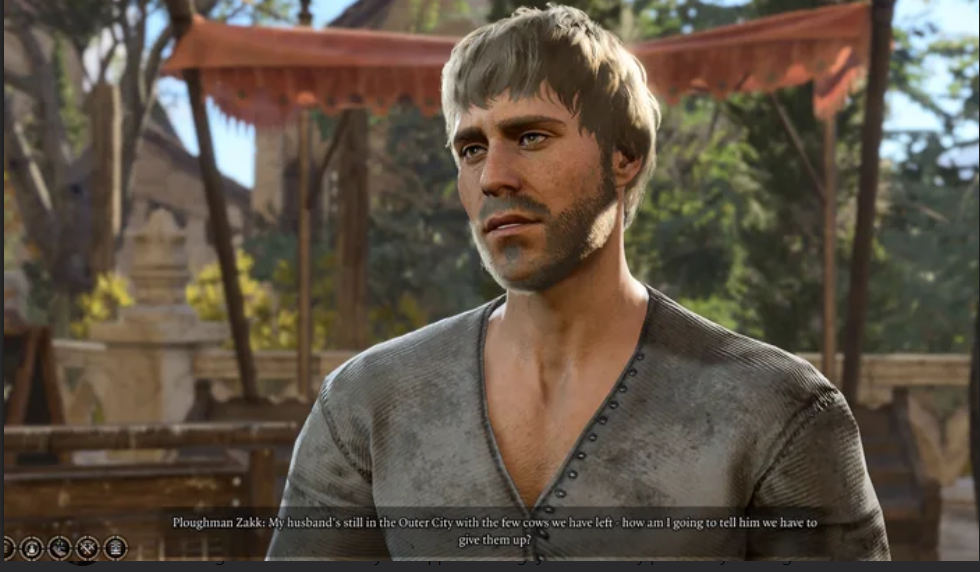Viewport: 980px width, 572px height.
Task: Click the partially visible leftmost round icon
Action: pos(7,548)
